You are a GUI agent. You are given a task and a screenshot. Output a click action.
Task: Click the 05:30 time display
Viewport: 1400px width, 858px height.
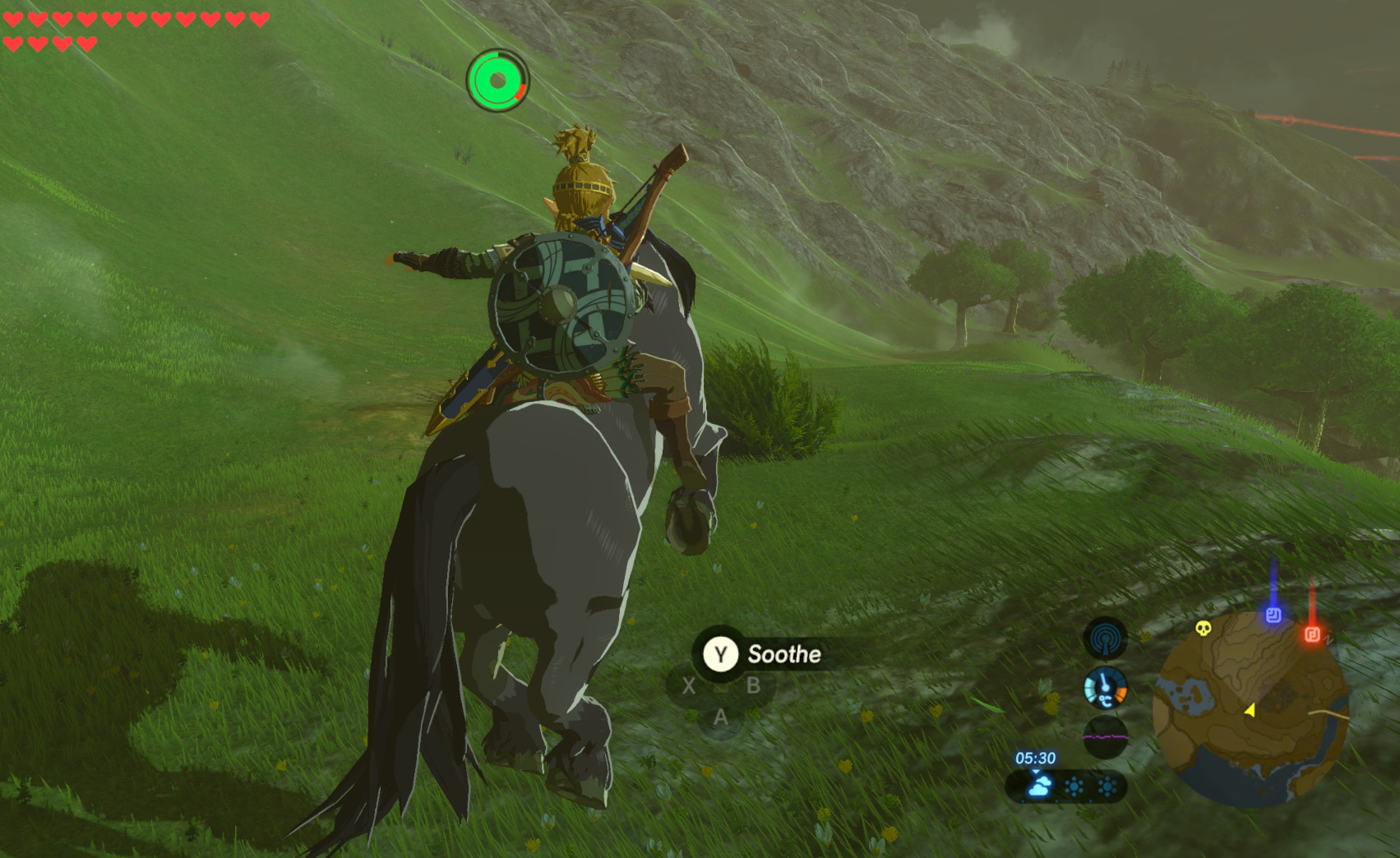point(1034,758)
